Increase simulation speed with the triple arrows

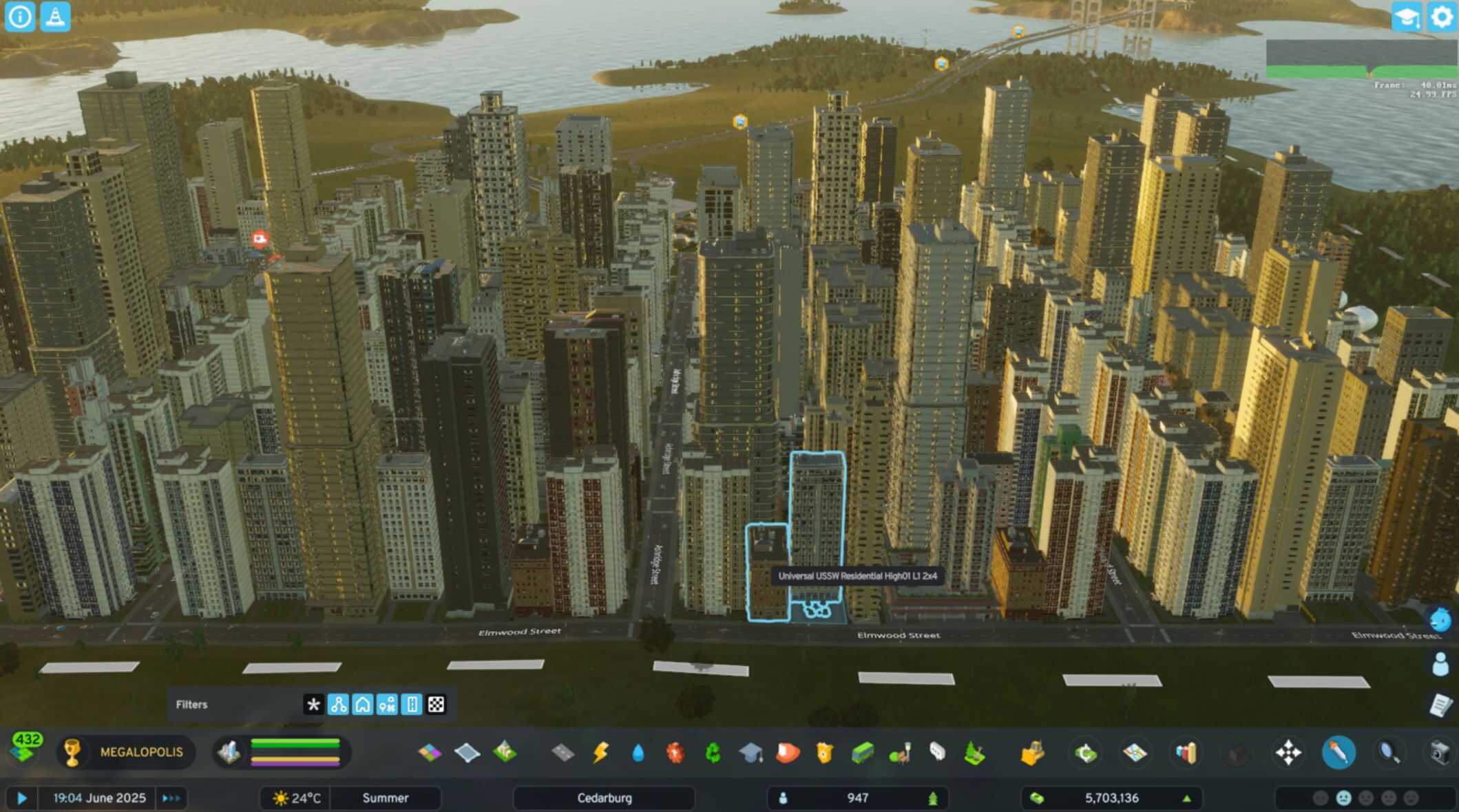[x=171, y=798]
